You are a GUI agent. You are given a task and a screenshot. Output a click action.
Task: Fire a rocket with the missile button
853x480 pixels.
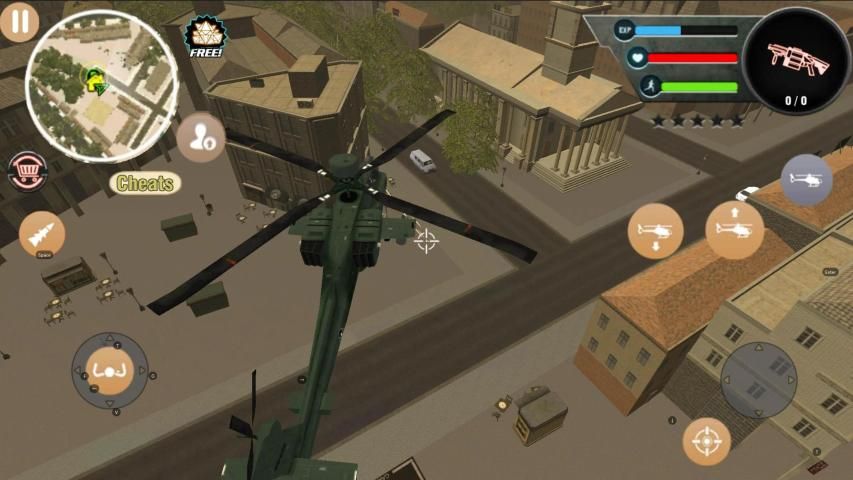42,234
